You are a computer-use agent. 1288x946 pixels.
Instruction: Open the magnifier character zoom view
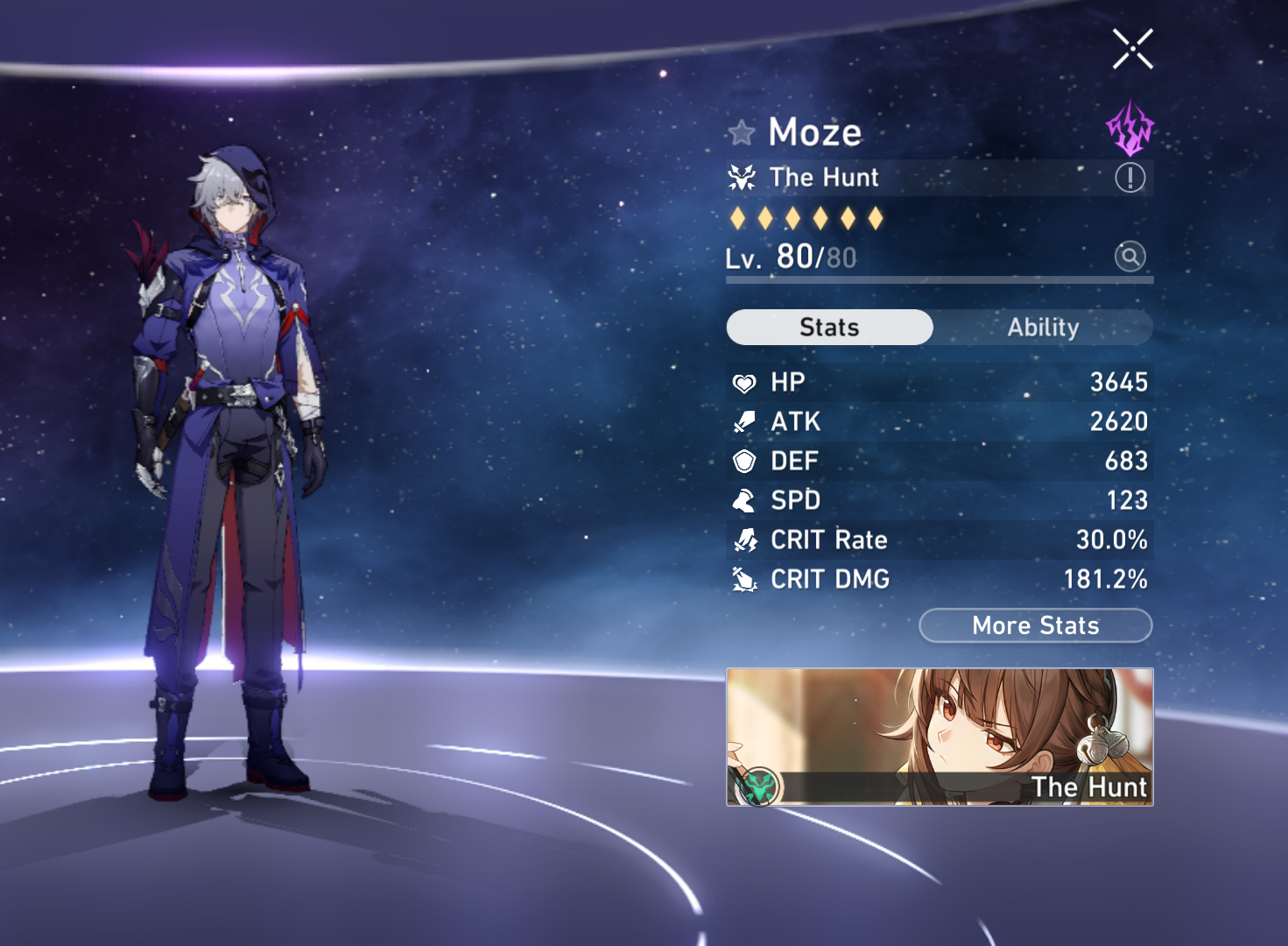coord(1130,256)
